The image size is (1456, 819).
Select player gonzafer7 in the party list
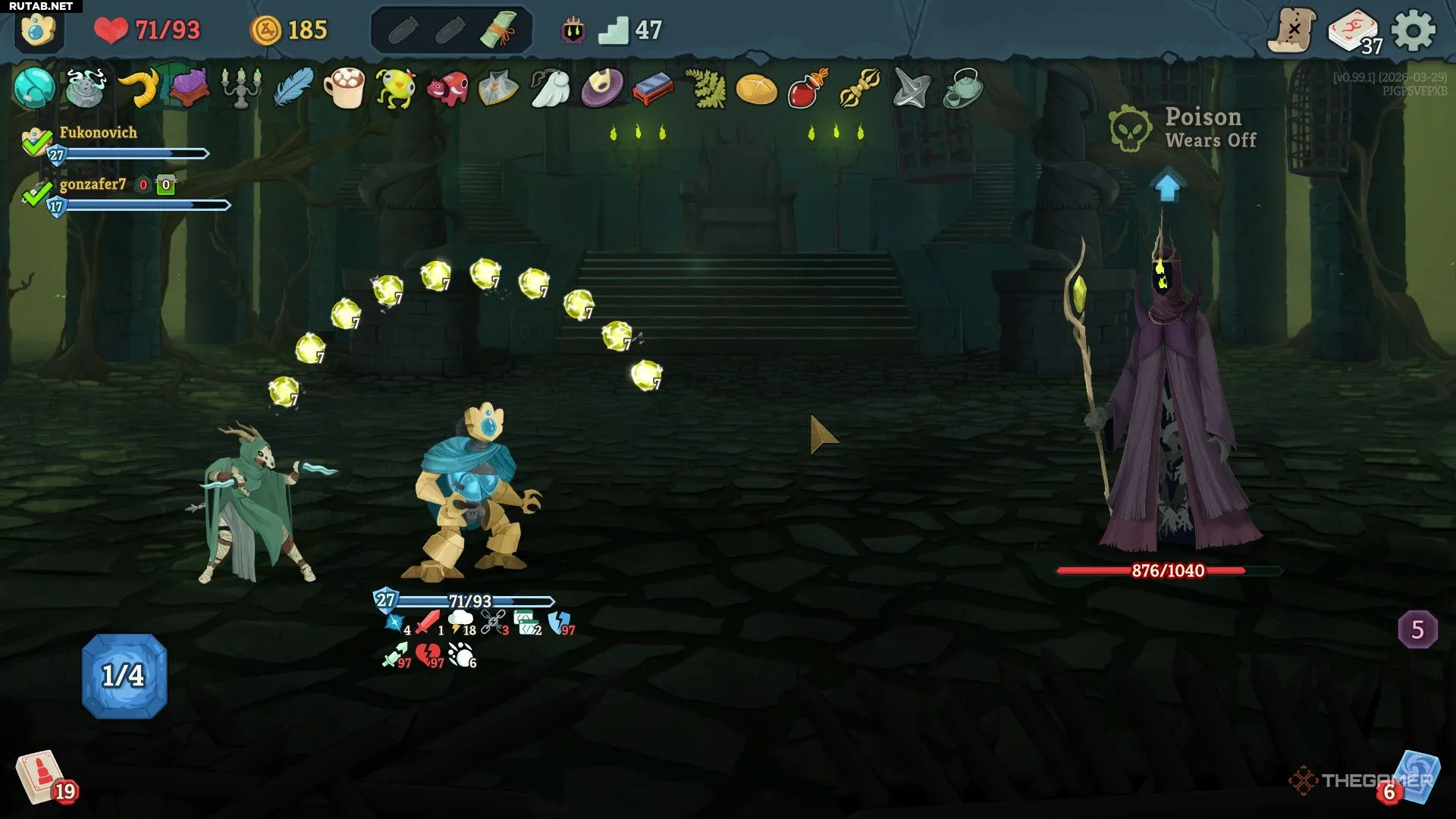(93, 184)
